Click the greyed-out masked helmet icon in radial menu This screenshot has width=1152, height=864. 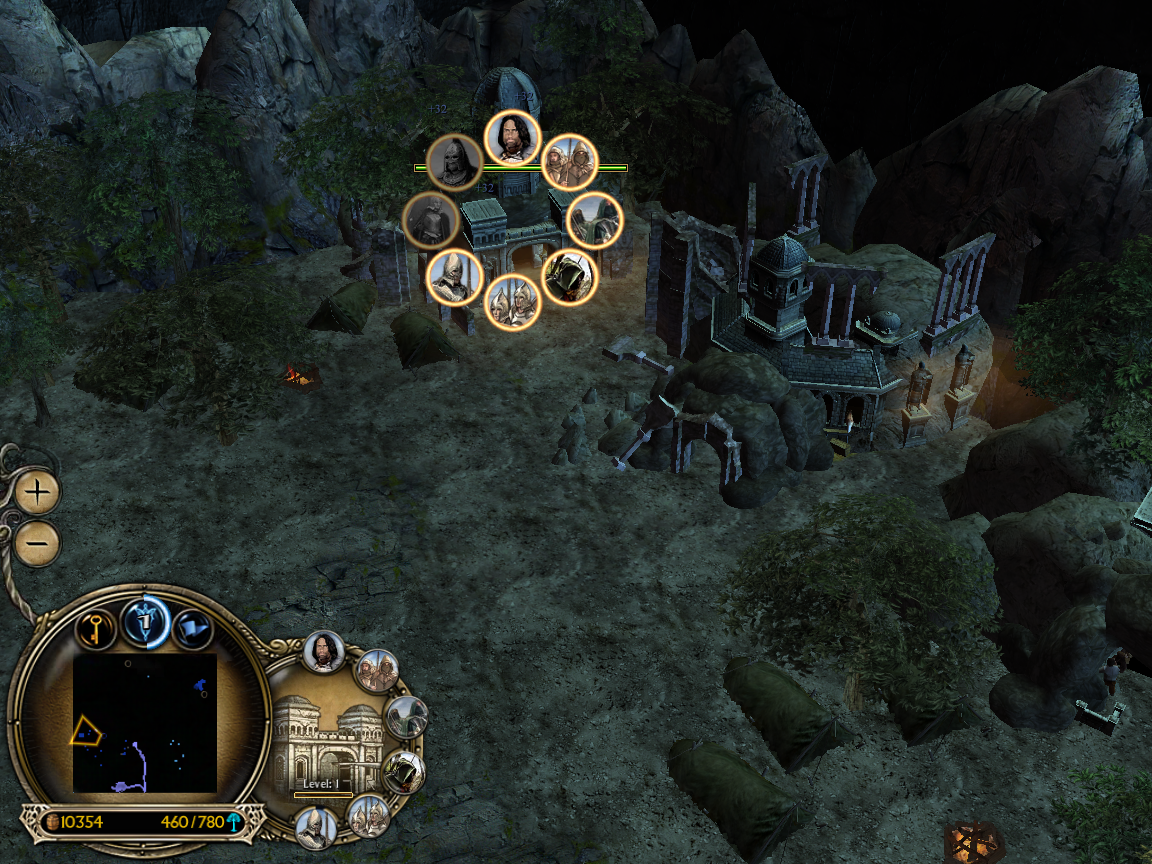pos(455,162)
